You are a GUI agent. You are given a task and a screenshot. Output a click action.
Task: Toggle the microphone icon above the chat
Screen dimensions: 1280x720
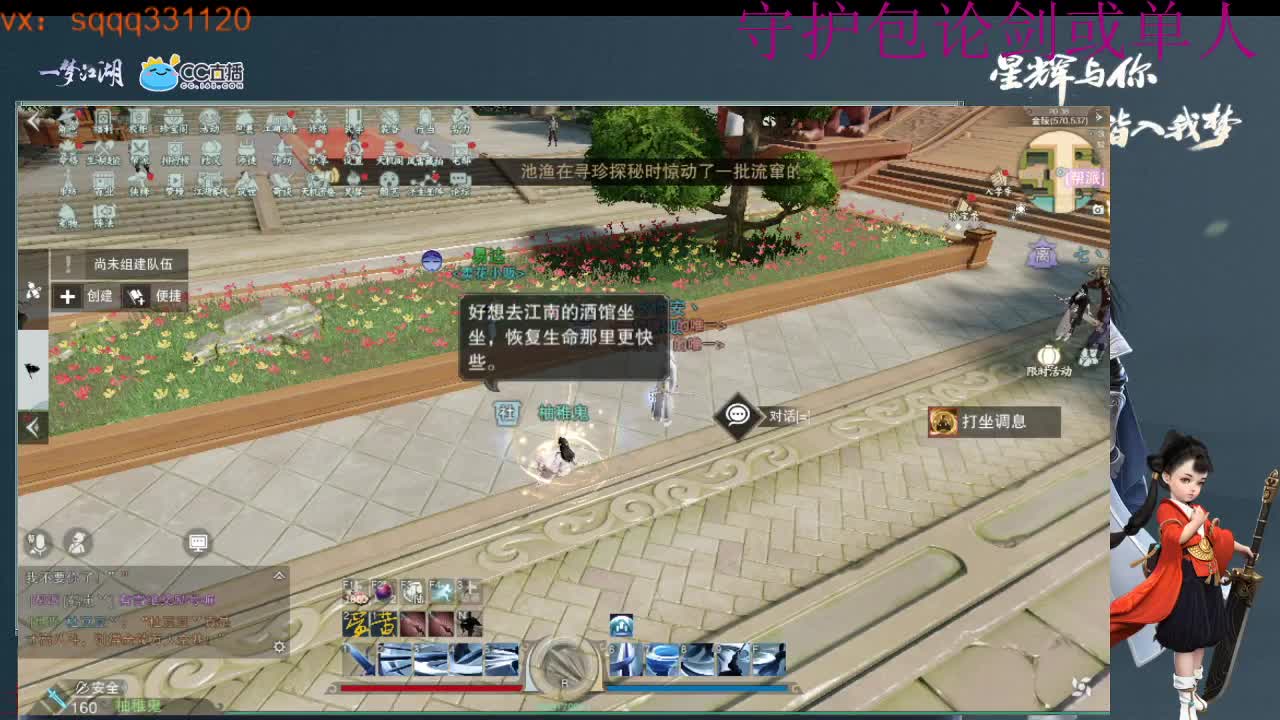coord(35,542)
